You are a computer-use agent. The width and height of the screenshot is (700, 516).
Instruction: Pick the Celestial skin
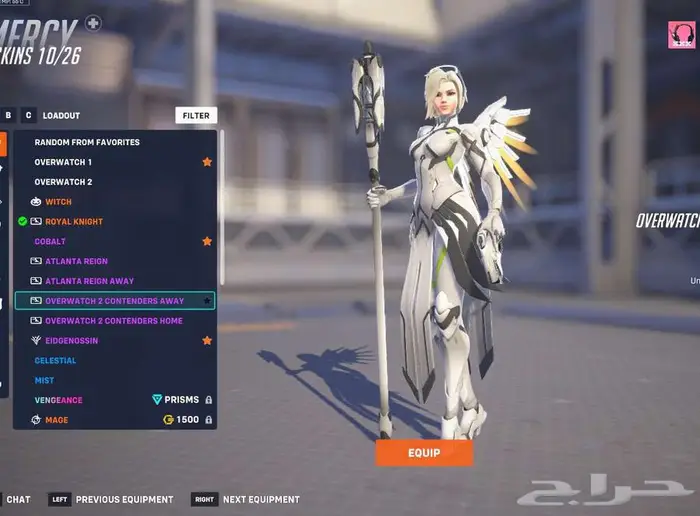point(55,360)
